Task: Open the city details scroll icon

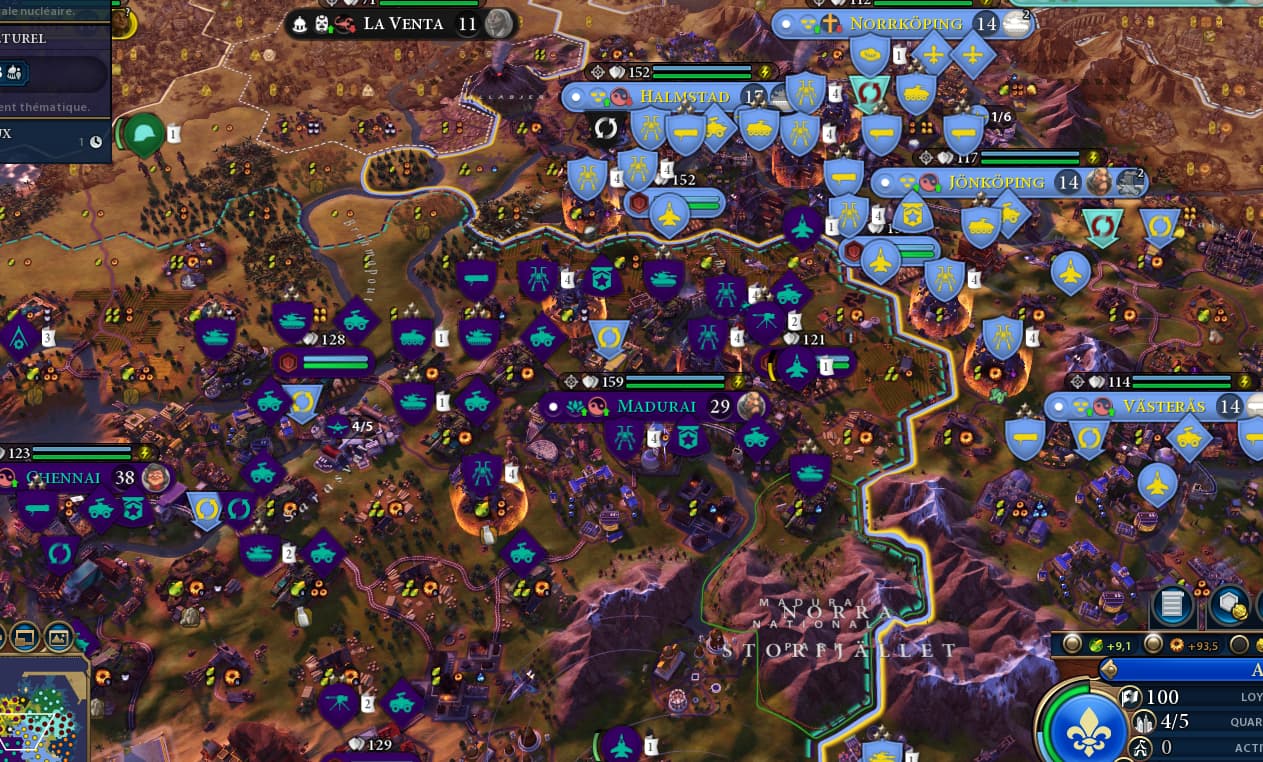Action: pos(1173,604)
